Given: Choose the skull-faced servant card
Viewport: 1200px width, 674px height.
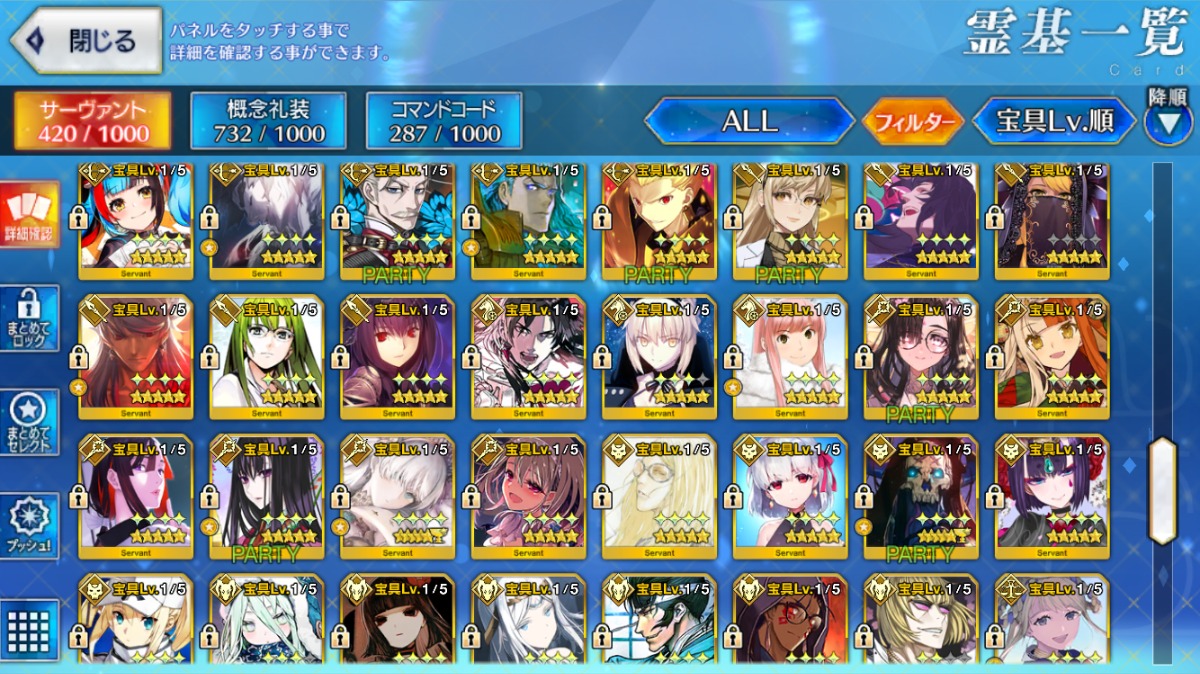Looking at the screenshot, I should click(921, 495).
